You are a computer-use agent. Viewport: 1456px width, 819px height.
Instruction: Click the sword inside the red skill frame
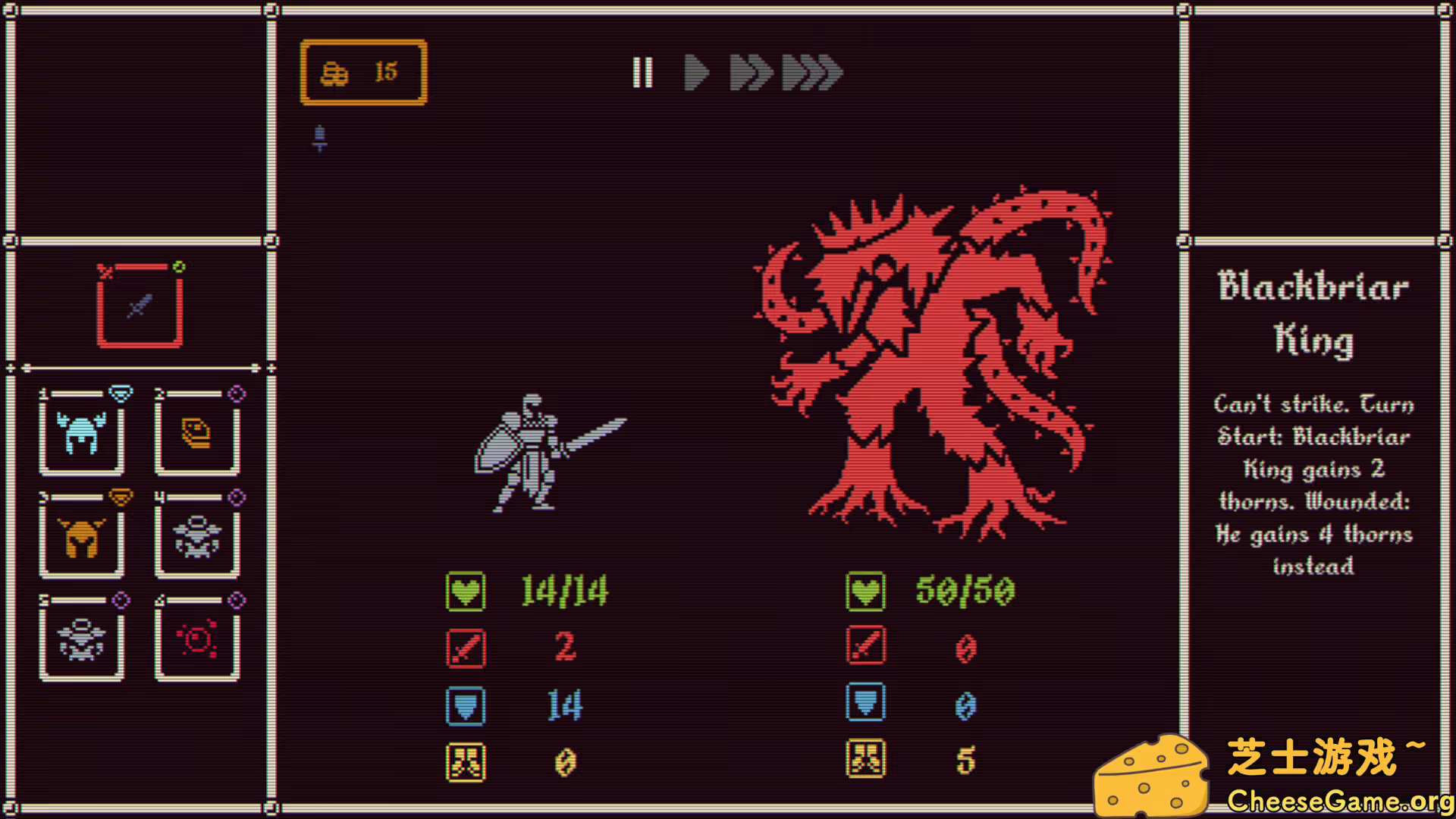140,307
